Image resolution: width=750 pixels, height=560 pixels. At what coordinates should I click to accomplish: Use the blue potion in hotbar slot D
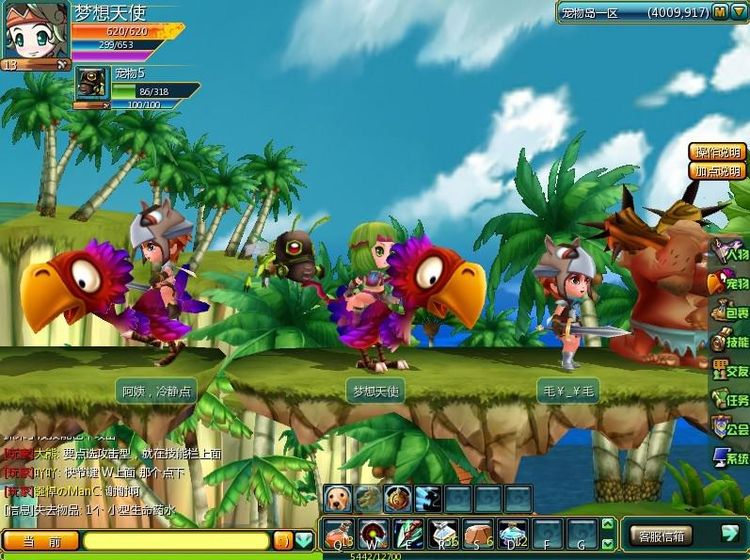click(x=513, y=533)
